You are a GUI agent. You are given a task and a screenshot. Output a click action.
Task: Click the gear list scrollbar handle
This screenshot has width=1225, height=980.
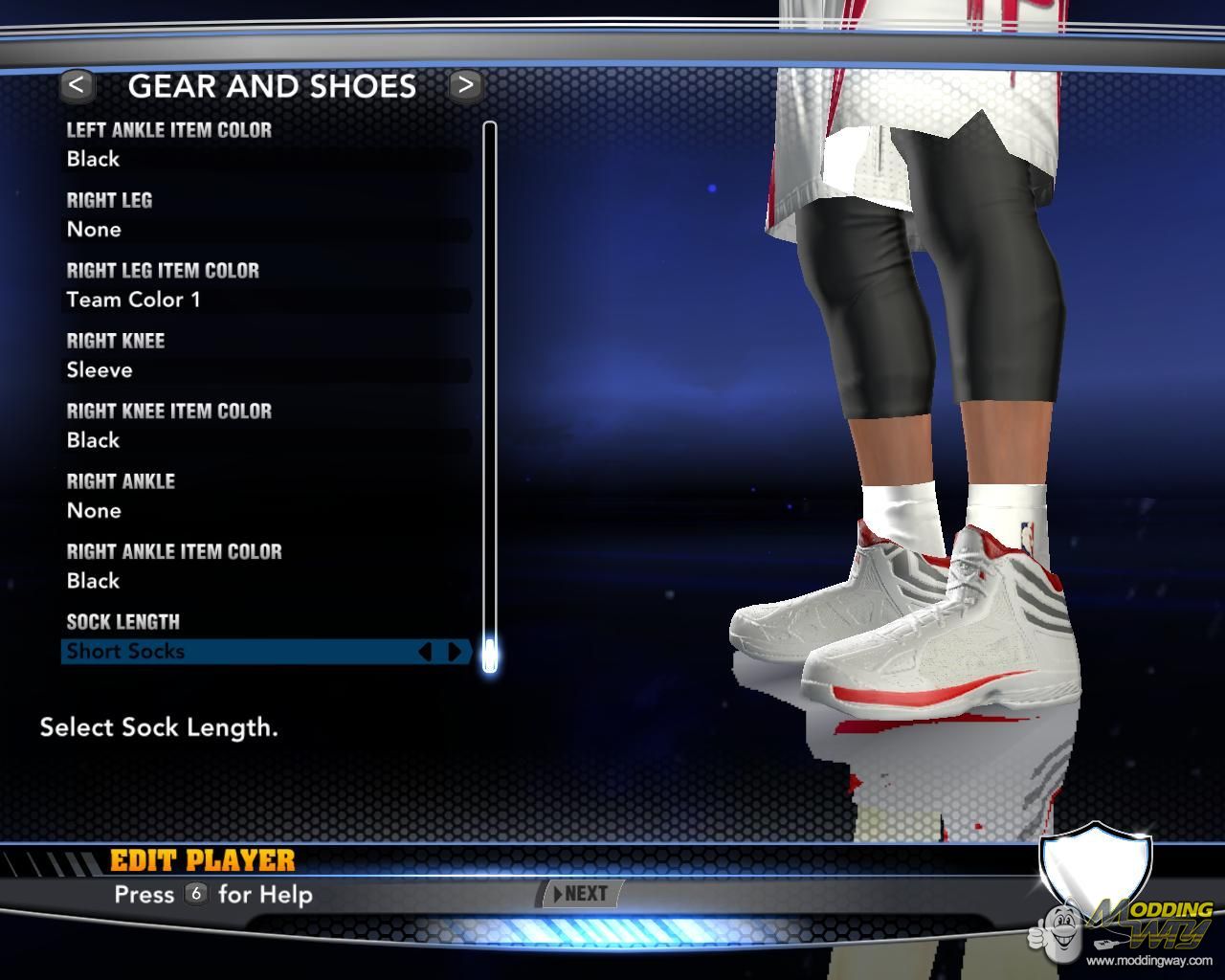coord(490,656)
